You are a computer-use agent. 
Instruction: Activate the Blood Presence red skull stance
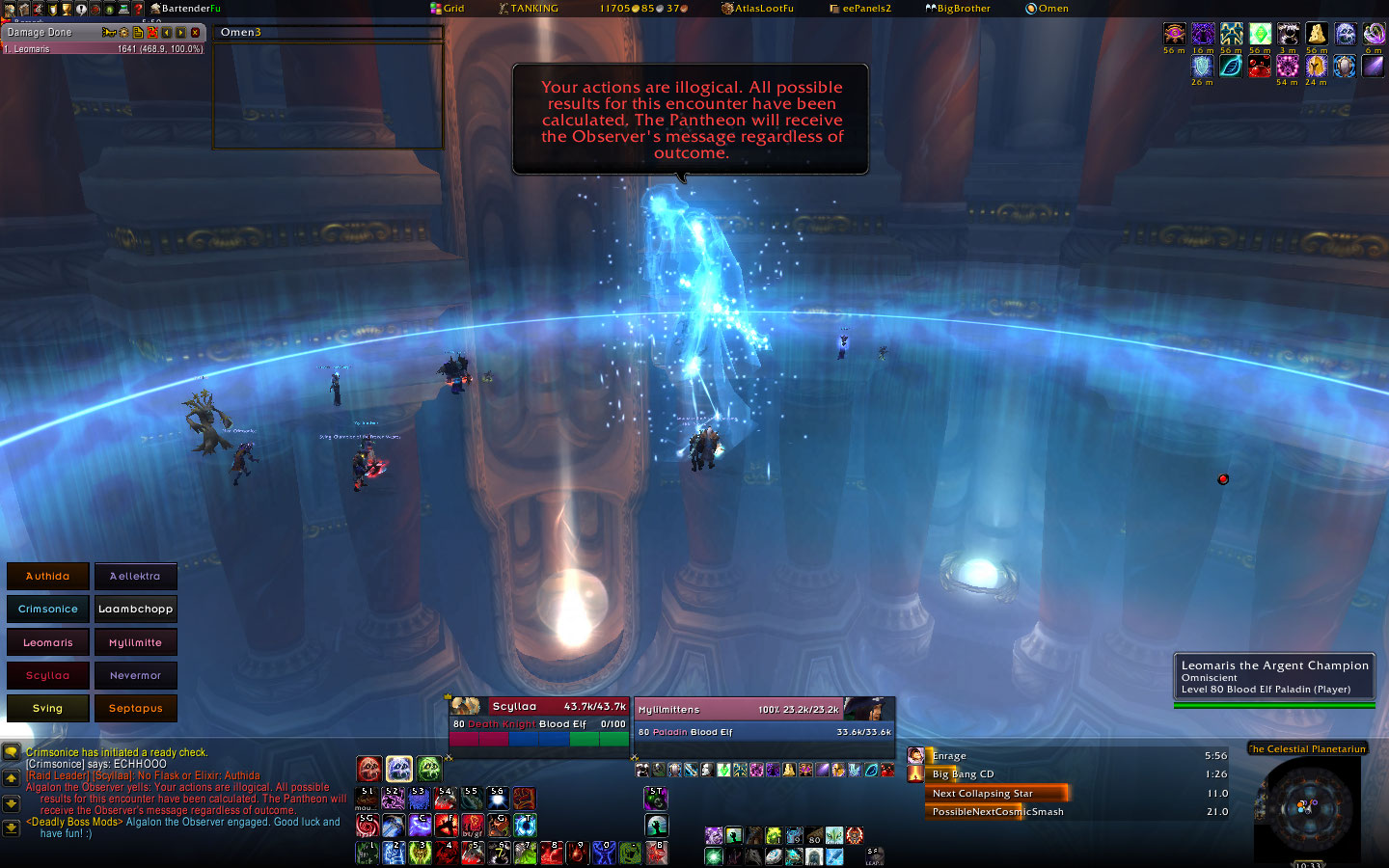pyautogui.click(x=369, y=769)
